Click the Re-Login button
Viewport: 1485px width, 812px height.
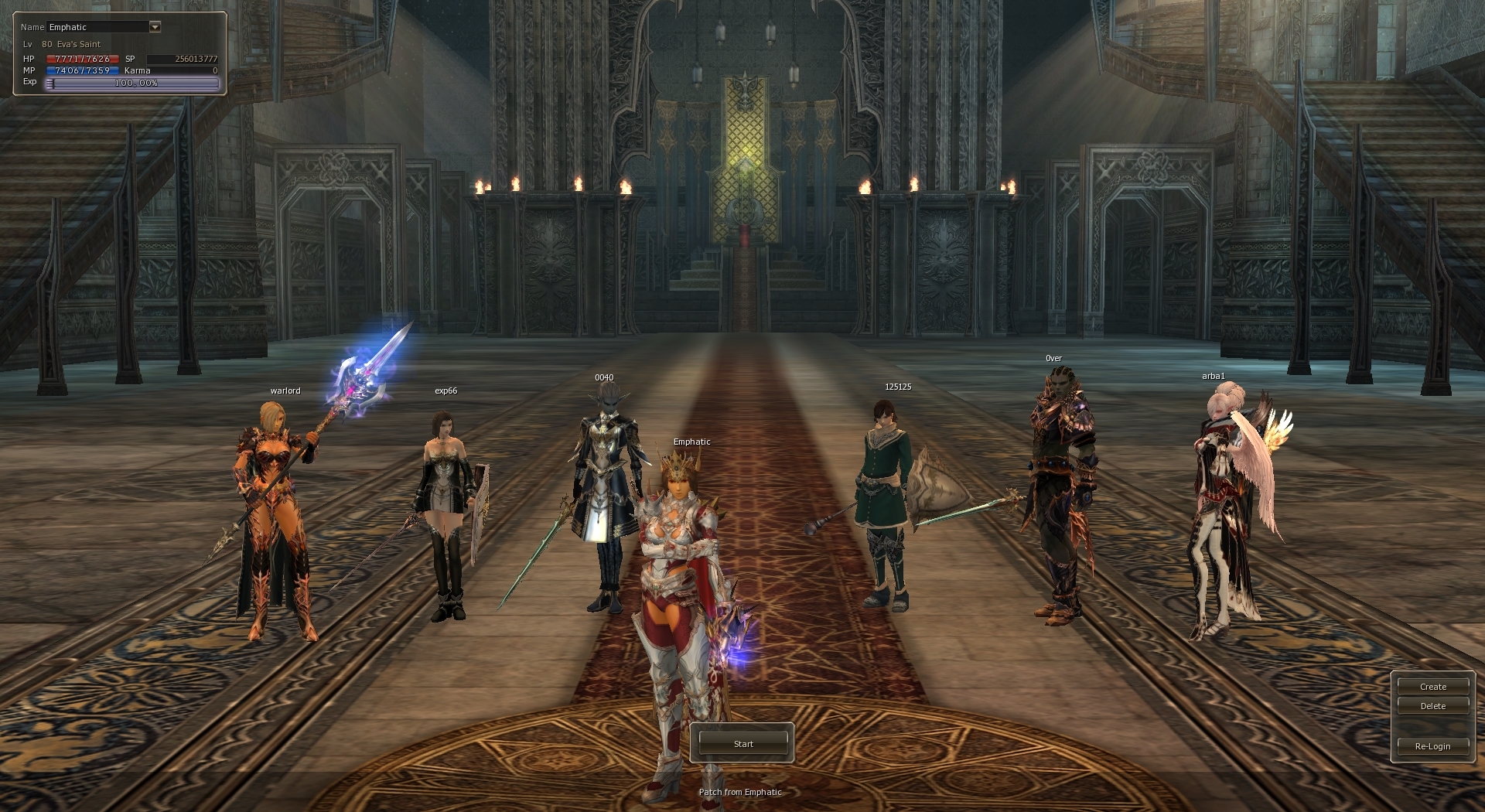[1432, 746]
